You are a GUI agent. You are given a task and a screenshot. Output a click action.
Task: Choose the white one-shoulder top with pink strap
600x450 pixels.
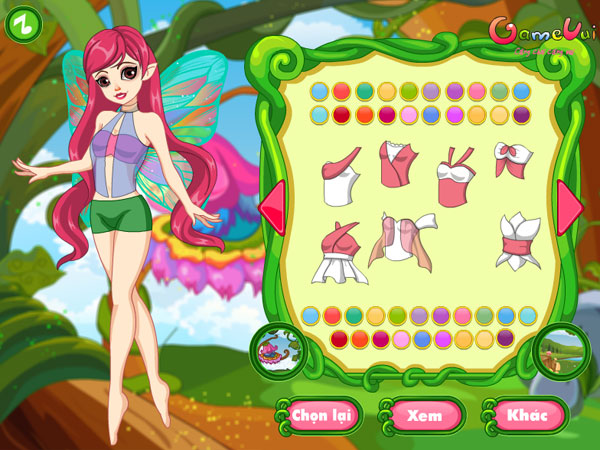pyautogui.click(x=339, y=178)
